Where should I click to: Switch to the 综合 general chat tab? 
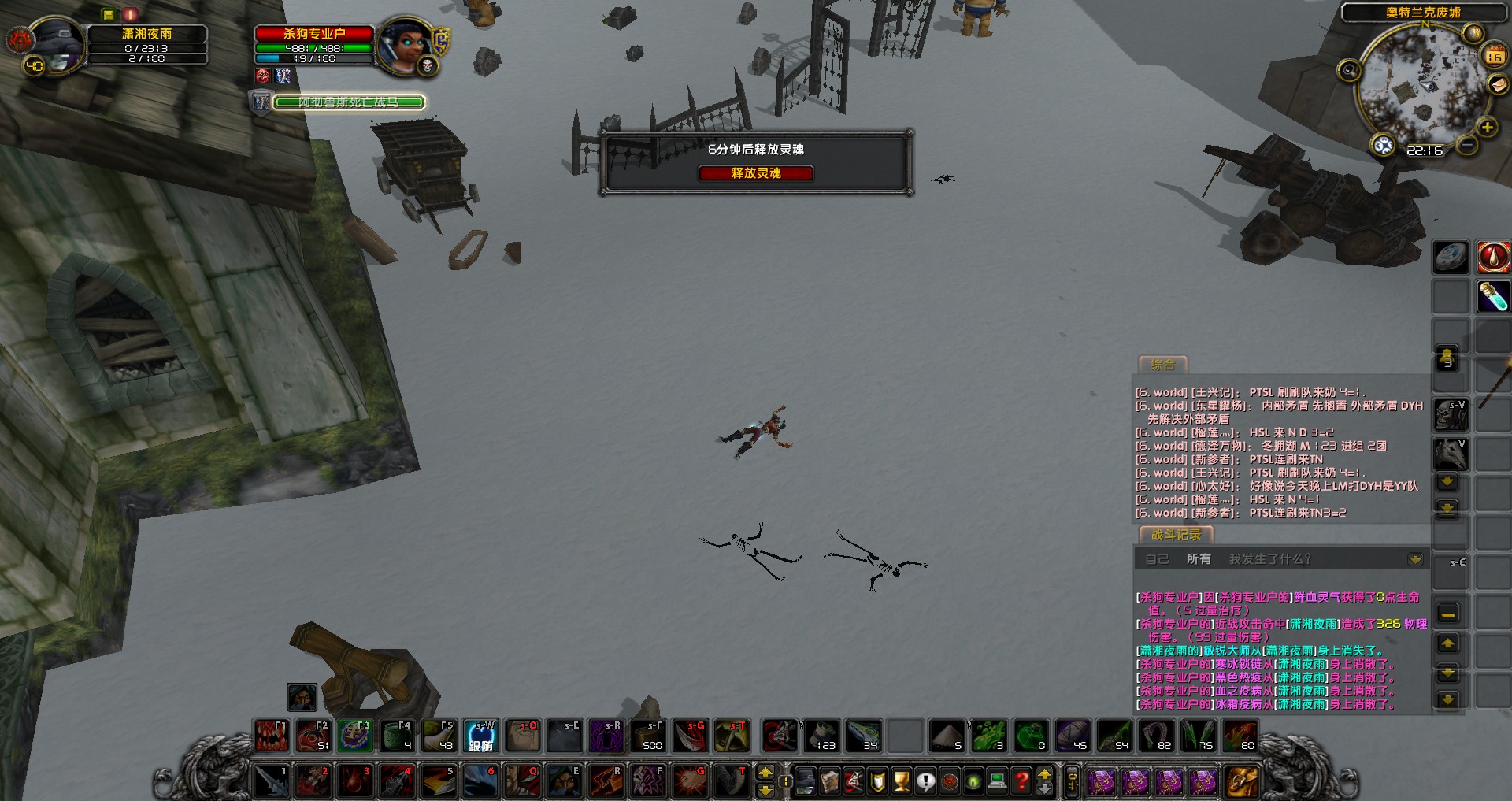tap(1162, 365)
